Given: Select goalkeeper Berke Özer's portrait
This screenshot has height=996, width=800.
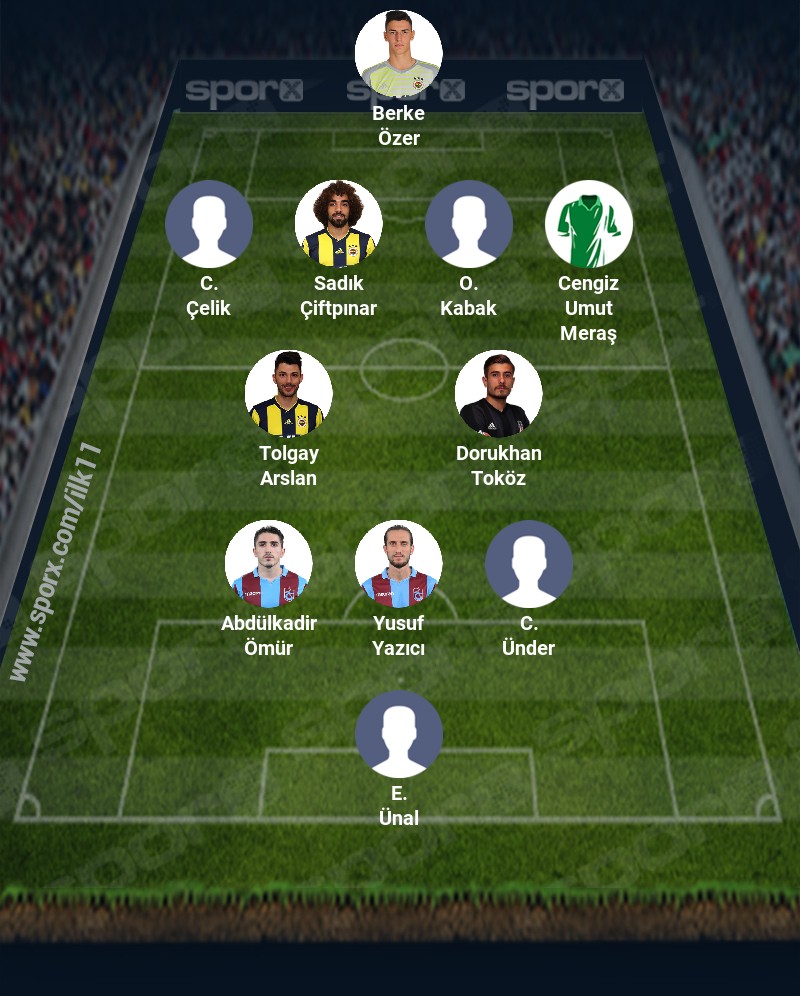Looking at the screenshot, I should [398, 54].
